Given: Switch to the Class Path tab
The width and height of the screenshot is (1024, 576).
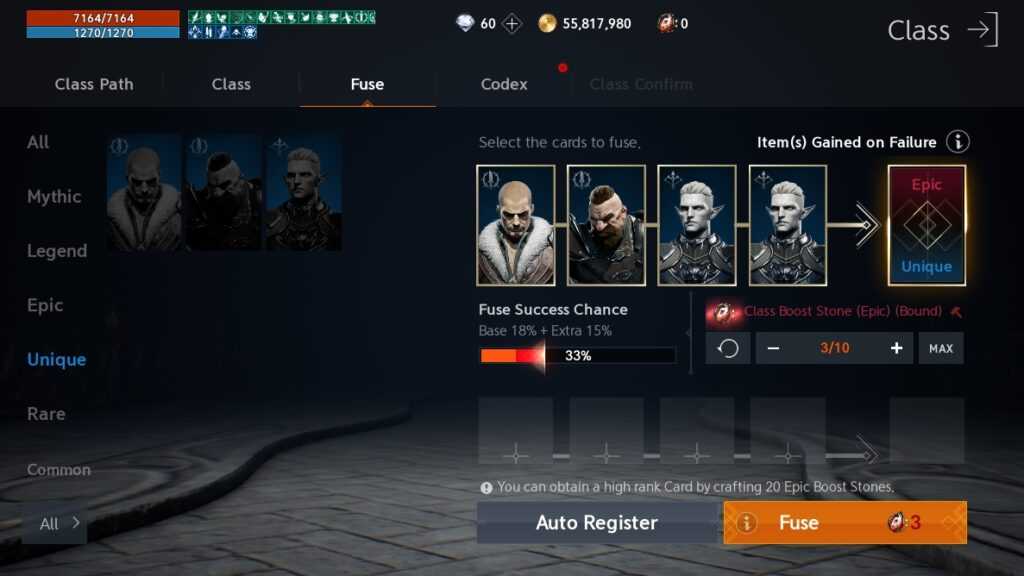Looking at the screenshot, I should [x=94, y=84].
